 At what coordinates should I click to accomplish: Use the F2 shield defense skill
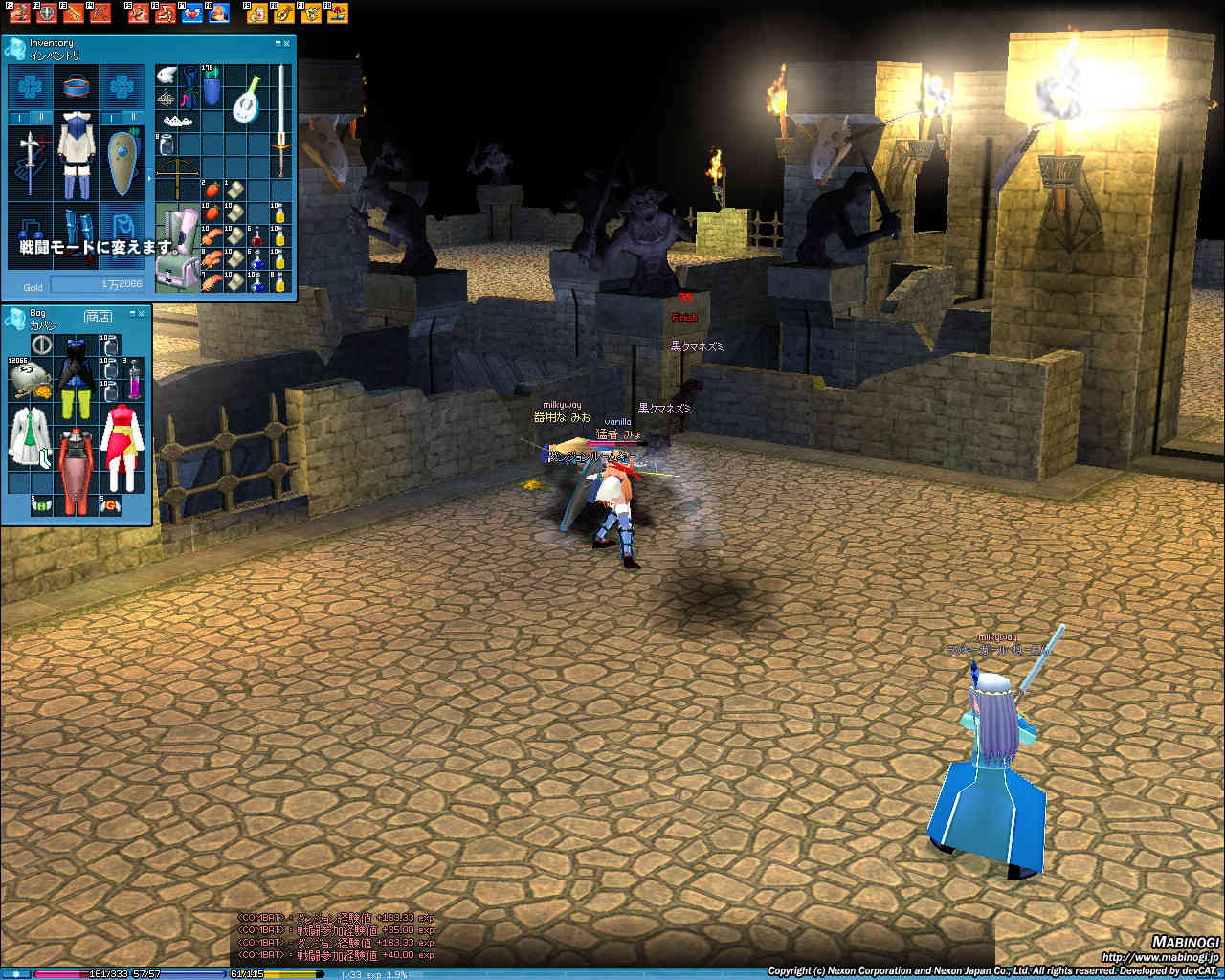[45, 13]
